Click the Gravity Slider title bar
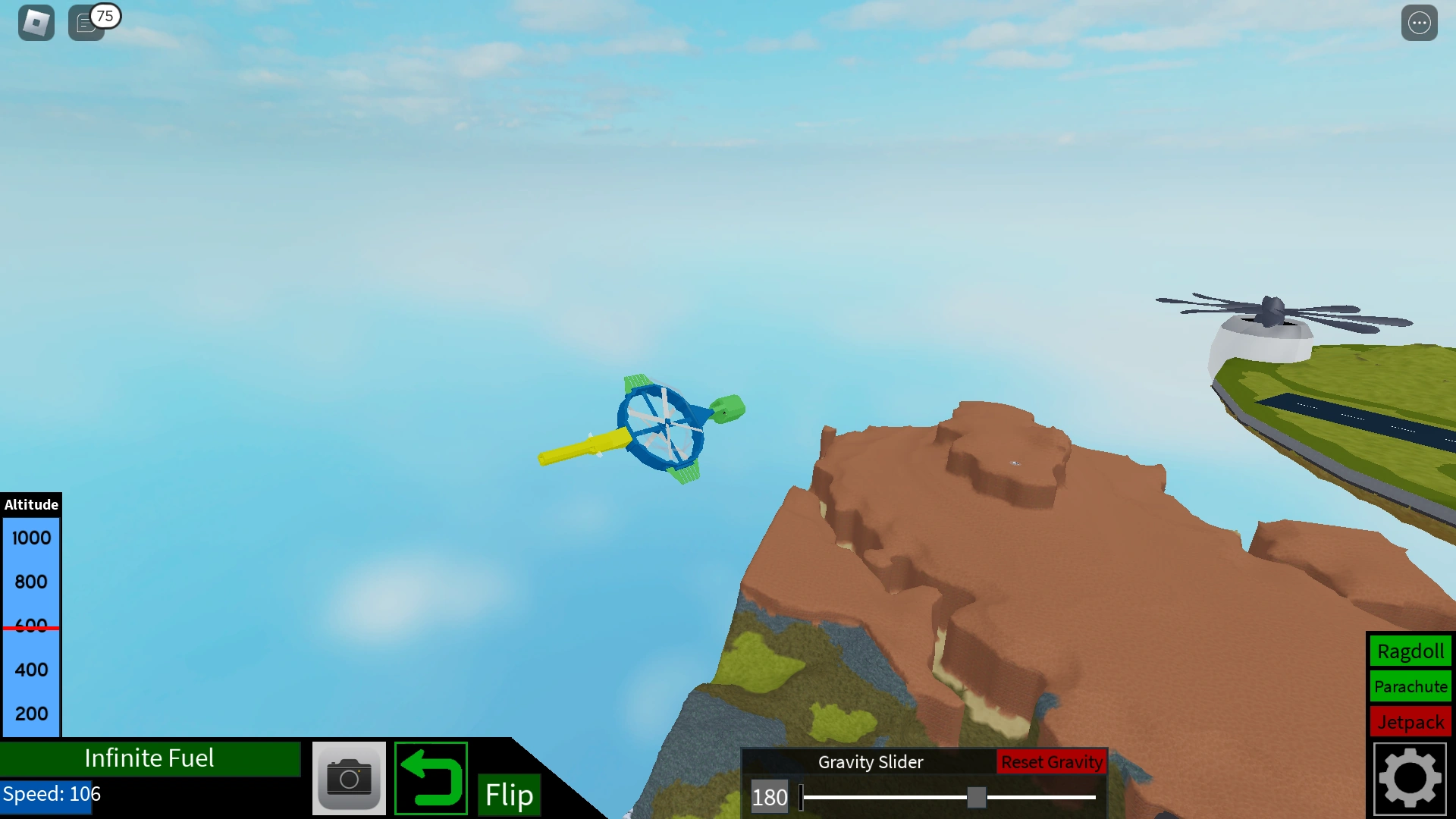This screenshot has width=1456, height=819. (x=871, y=762)
